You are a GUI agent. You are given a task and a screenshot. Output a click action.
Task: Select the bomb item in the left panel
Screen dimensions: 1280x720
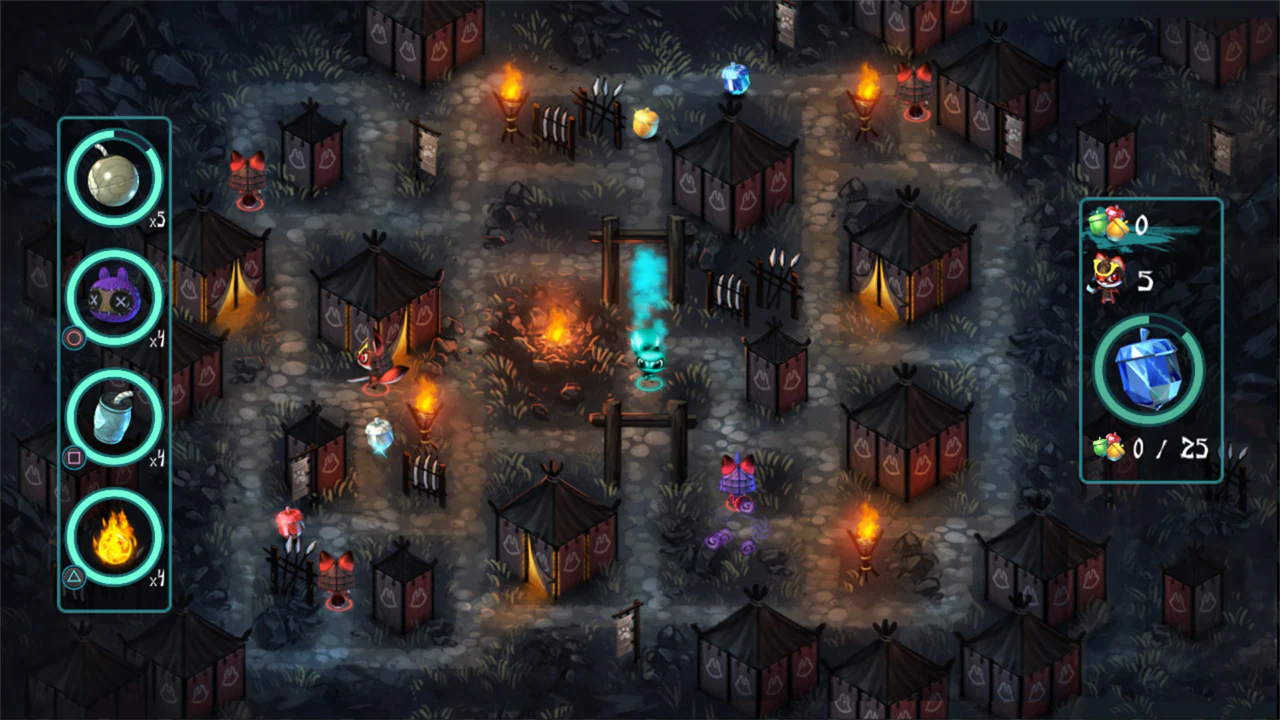pos(113,177)
